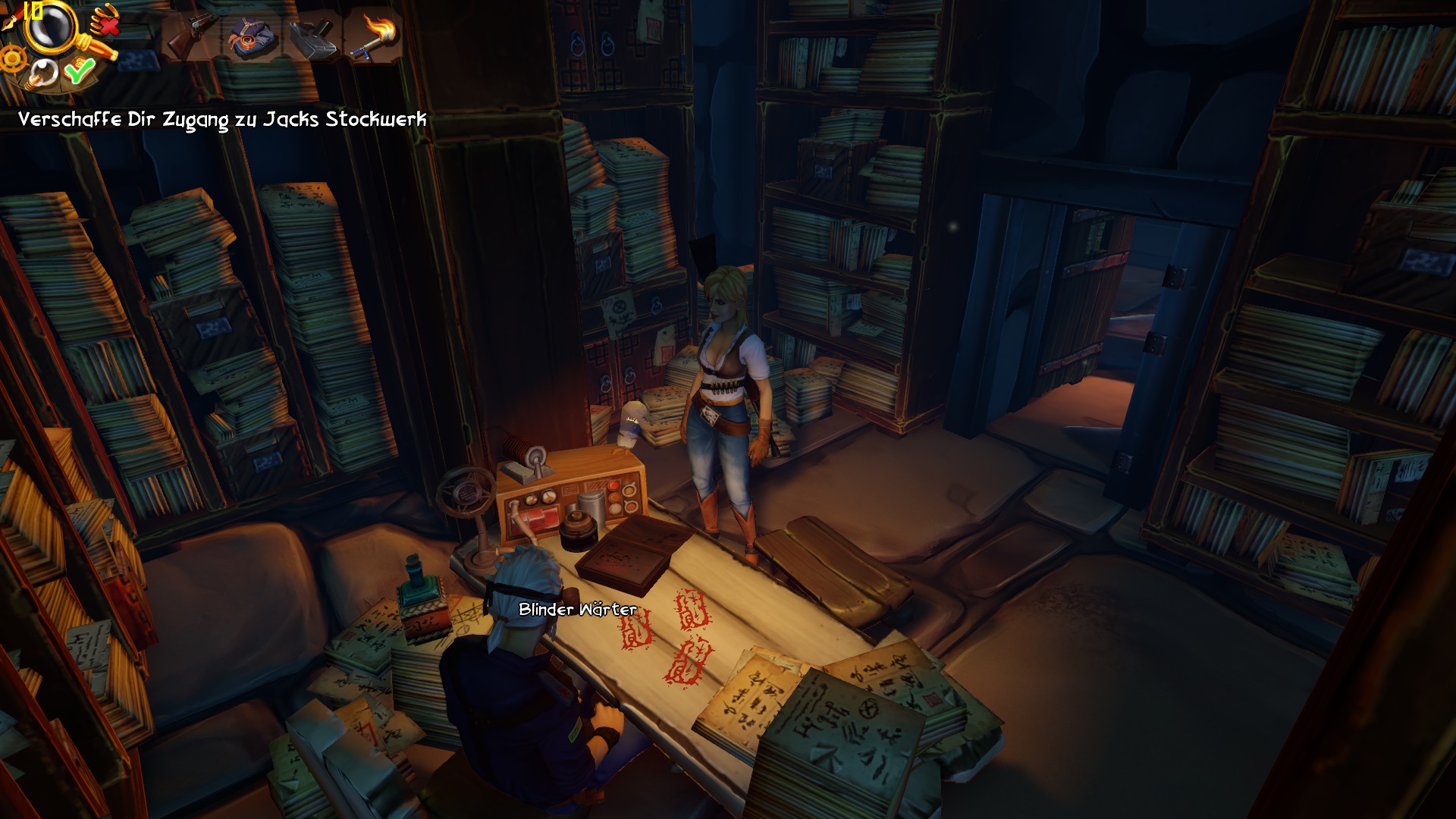Open the green checkmark task log icon

click(x=78, y=71)
